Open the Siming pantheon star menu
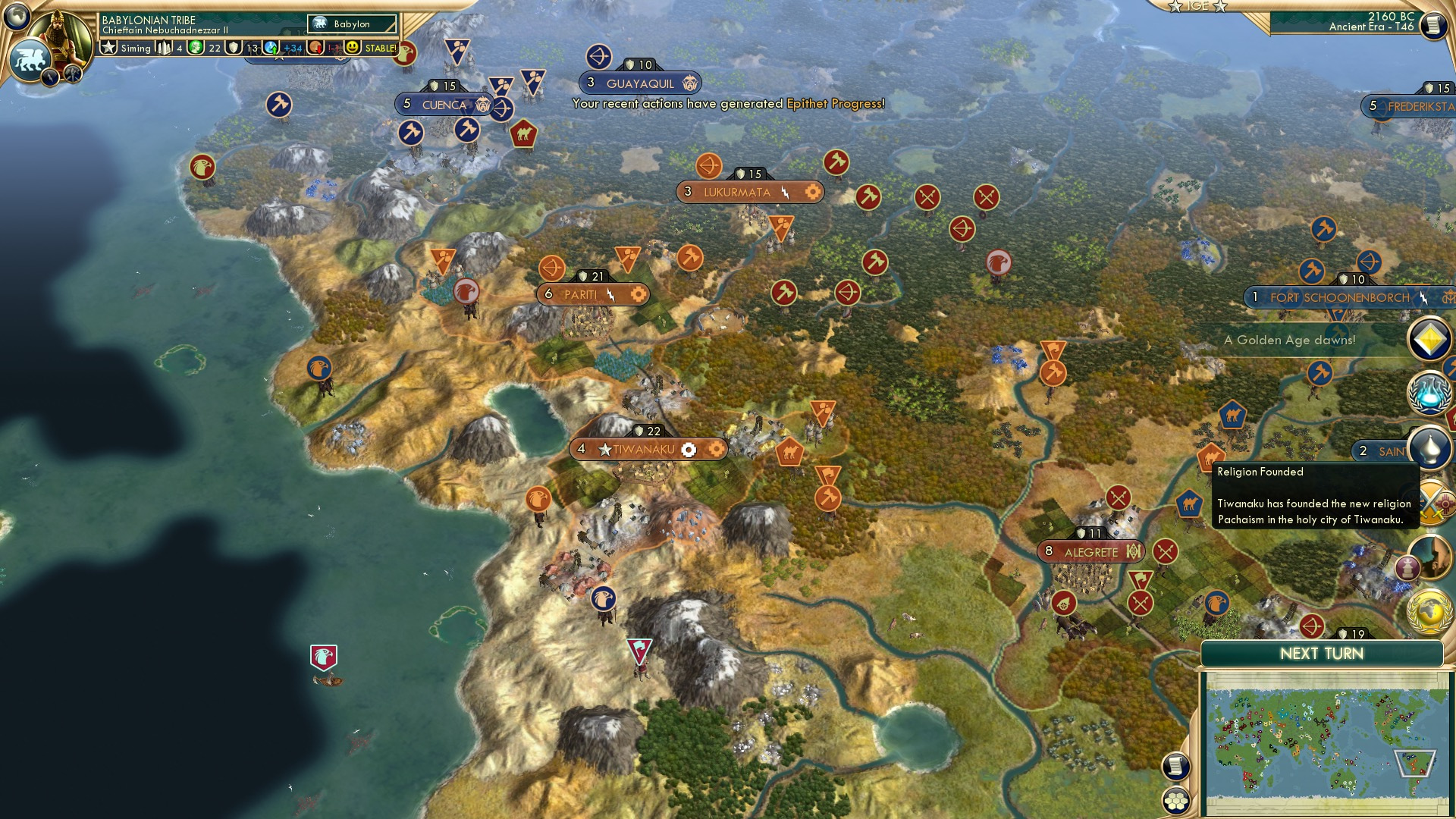The width and height of the screenshot is (1456, 819). coord(108,47)
